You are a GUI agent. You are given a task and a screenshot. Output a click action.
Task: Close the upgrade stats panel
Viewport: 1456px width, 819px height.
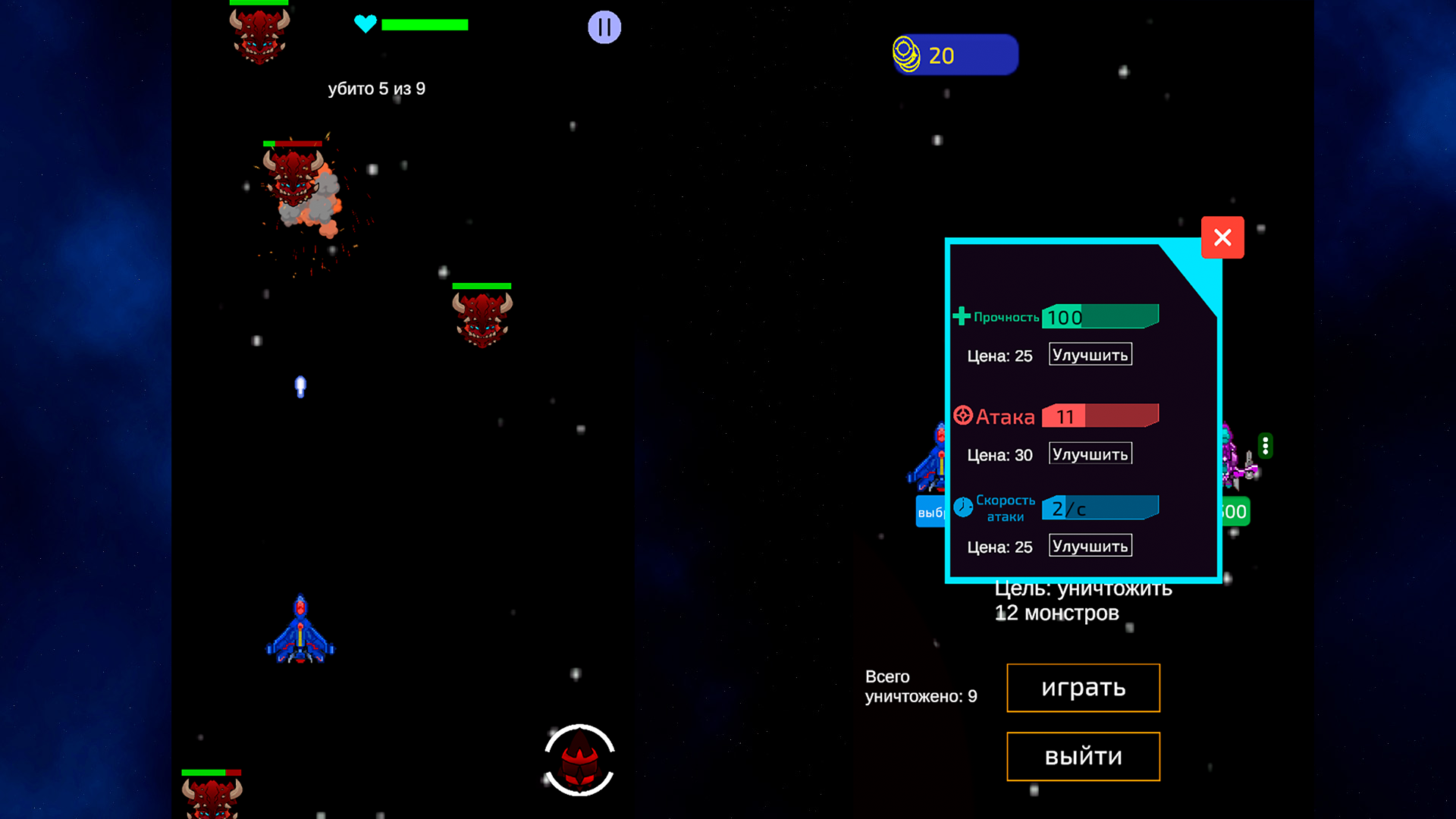click(x=1222, y=237)
